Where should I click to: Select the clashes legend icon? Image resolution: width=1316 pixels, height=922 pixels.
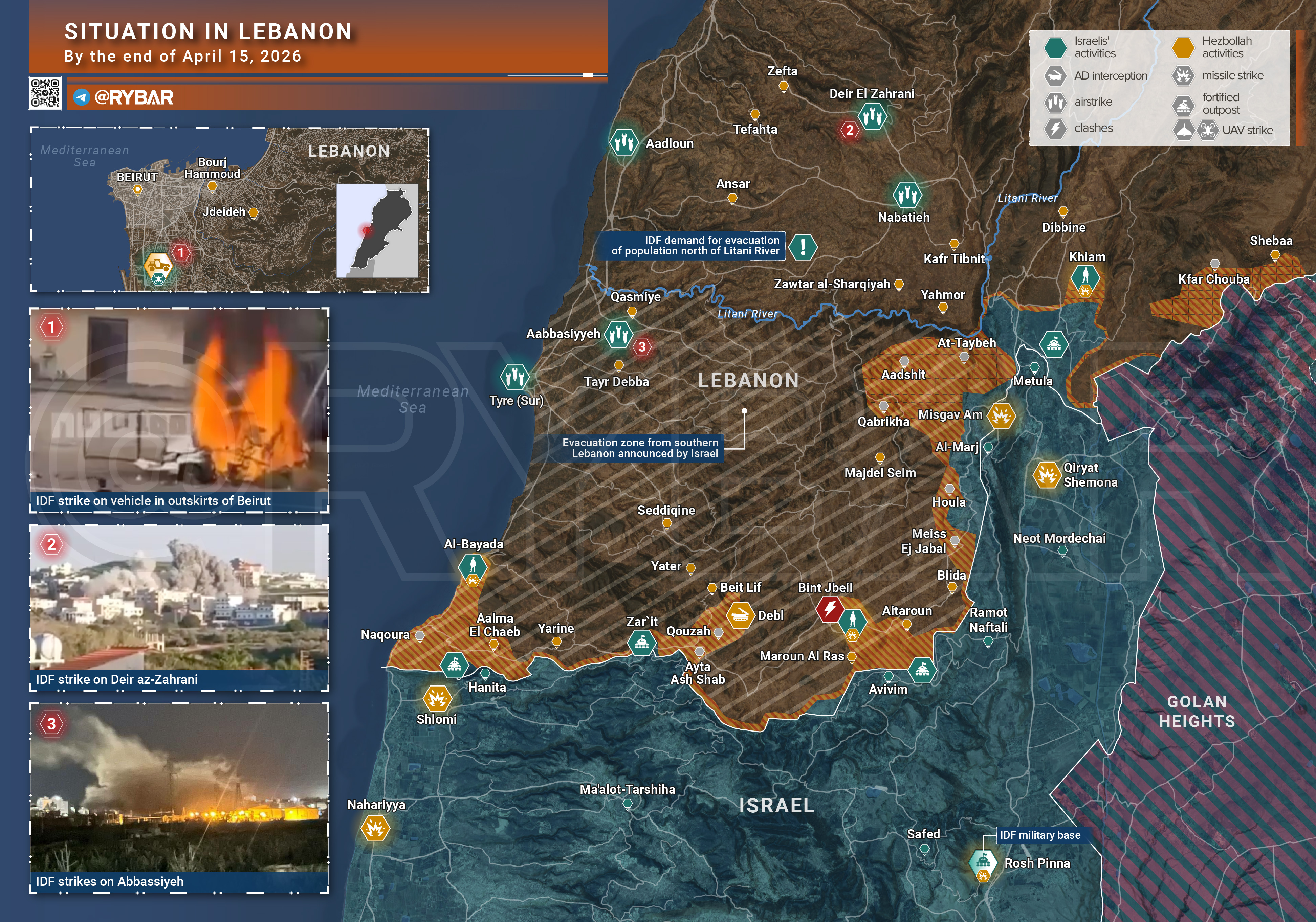pos(1055,128)
